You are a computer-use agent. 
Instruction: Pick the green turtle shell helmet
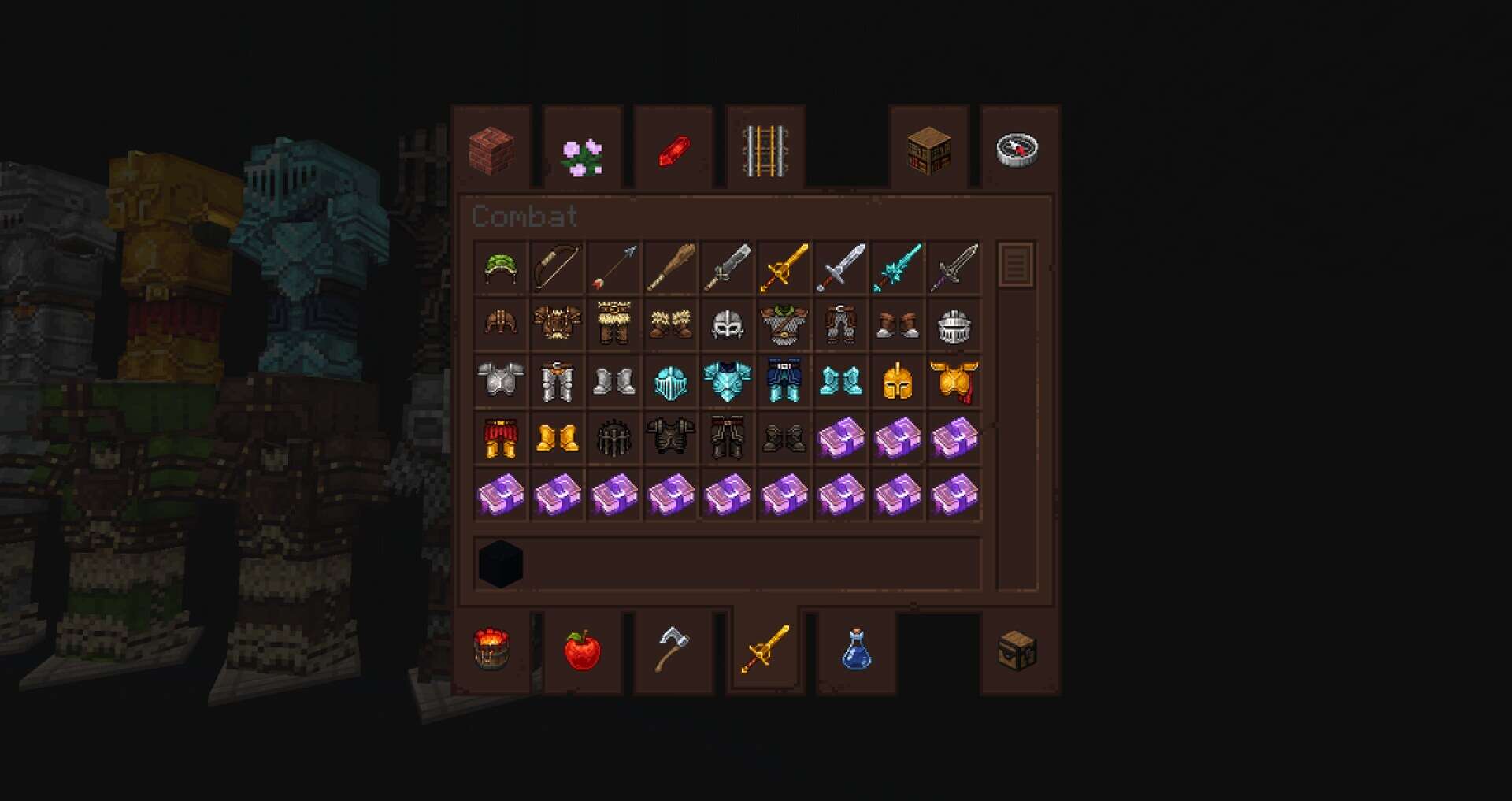501,269
